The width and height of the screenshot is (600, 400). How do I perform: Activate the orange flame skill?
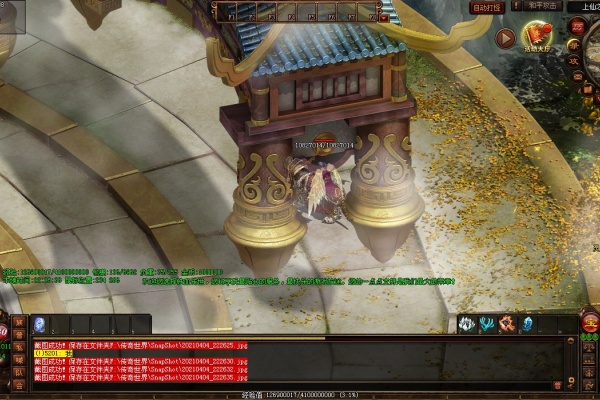(508, 324)
